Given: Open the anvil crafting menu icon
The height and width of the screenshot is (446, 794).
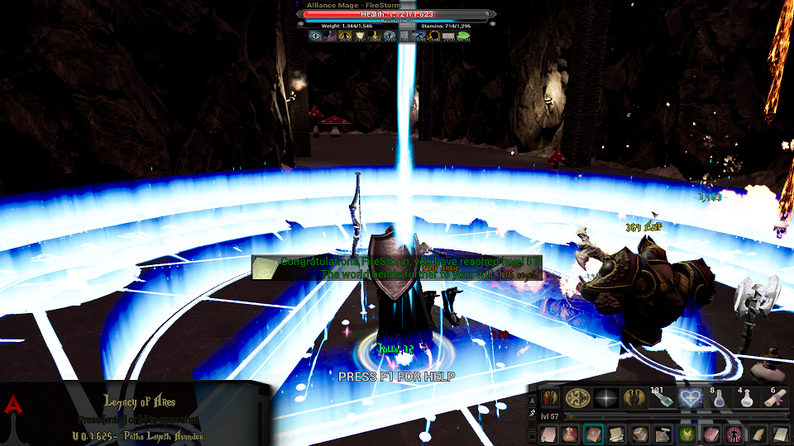Looking at the screenshot, I should tap(664, 434).
